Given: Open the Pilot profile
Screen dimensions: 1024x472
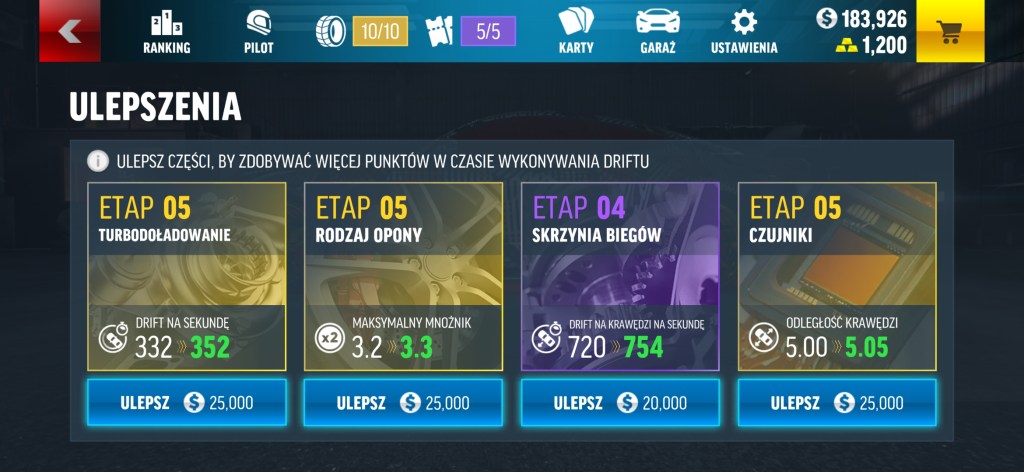Looking at the screenshot, I should [x=258, y=31].
